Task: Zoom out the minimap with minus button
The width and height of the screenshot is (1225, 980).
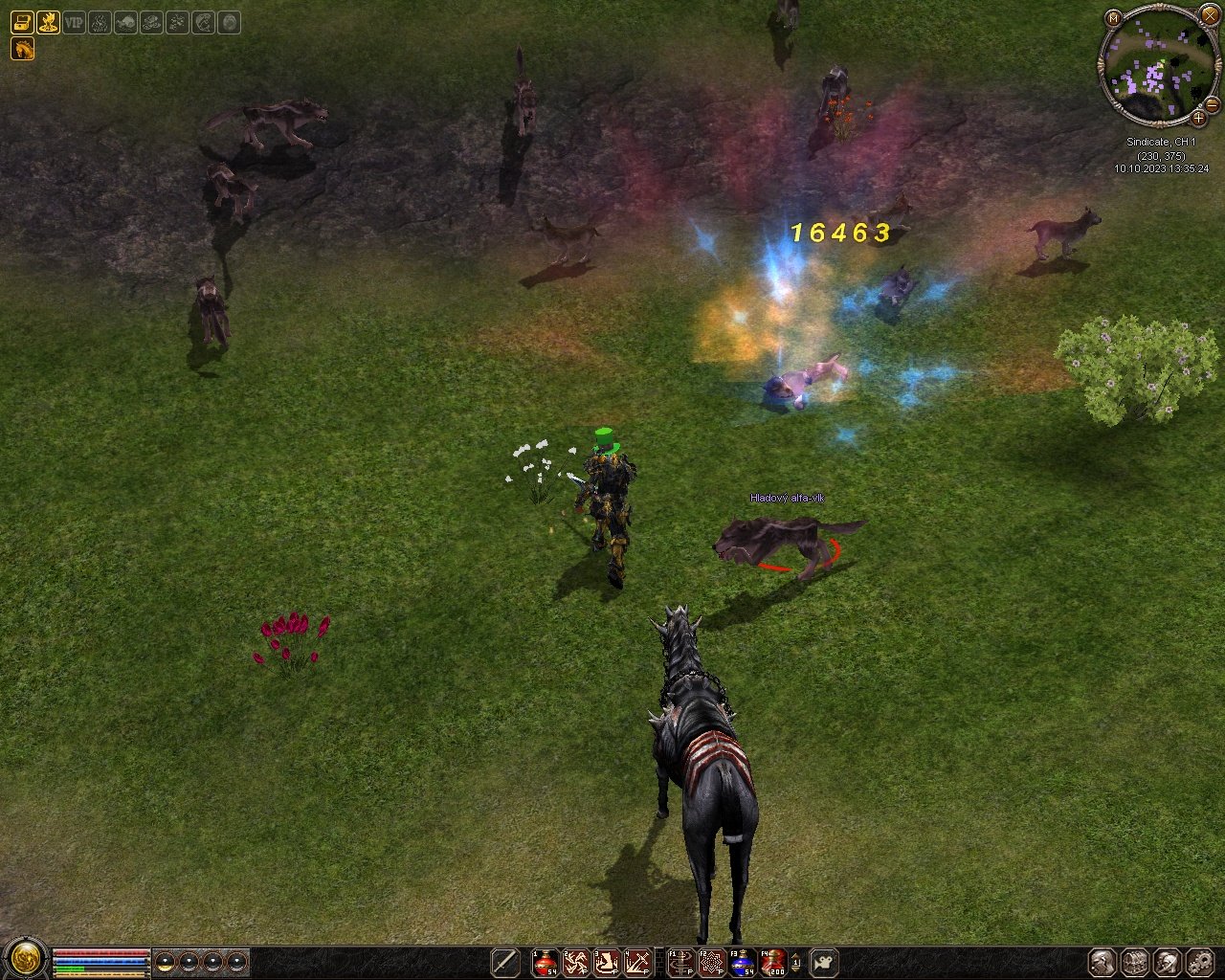Action: click(1212, 103)
